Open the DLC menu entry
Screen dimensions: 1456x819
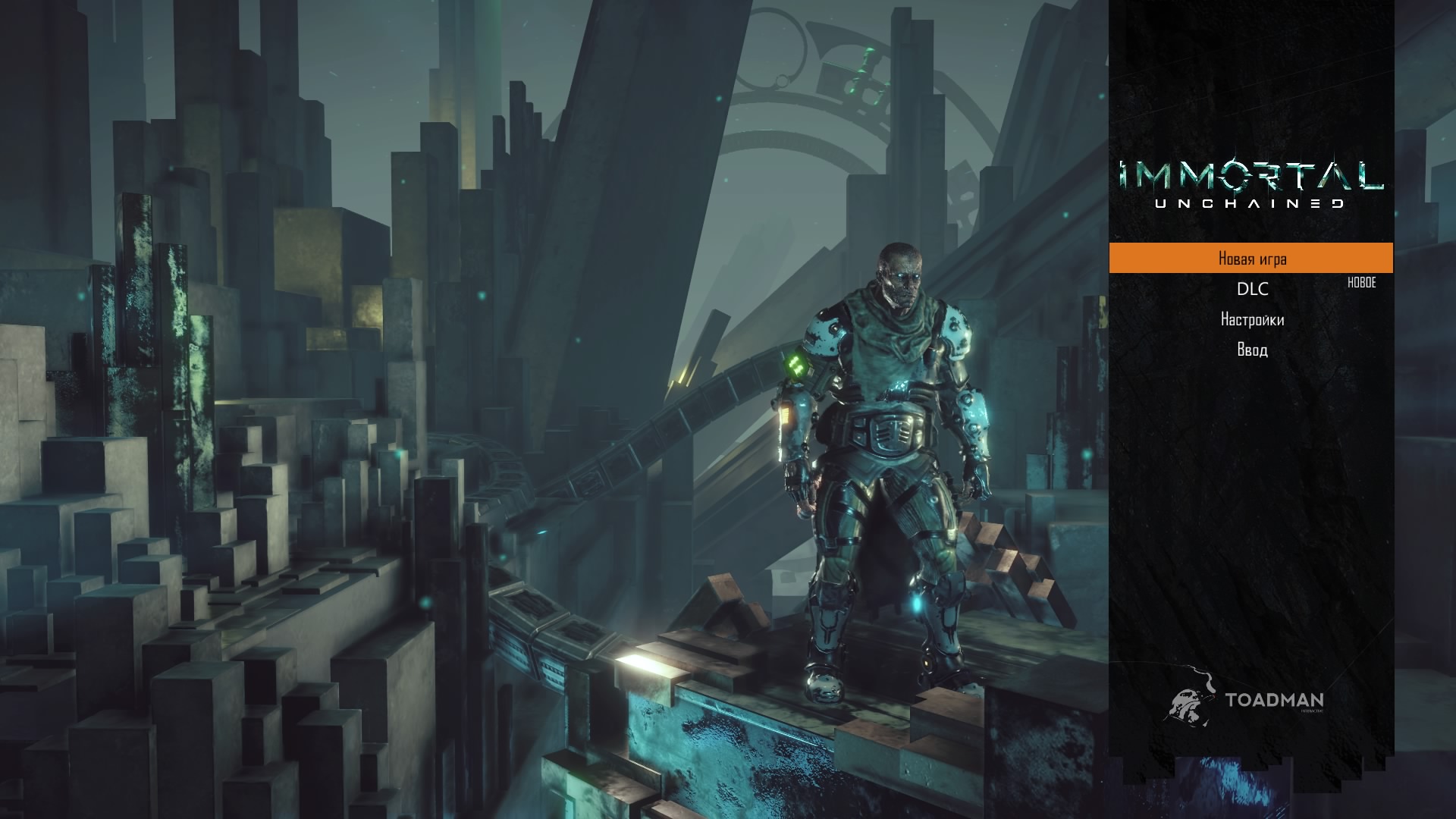[1252, 289]
